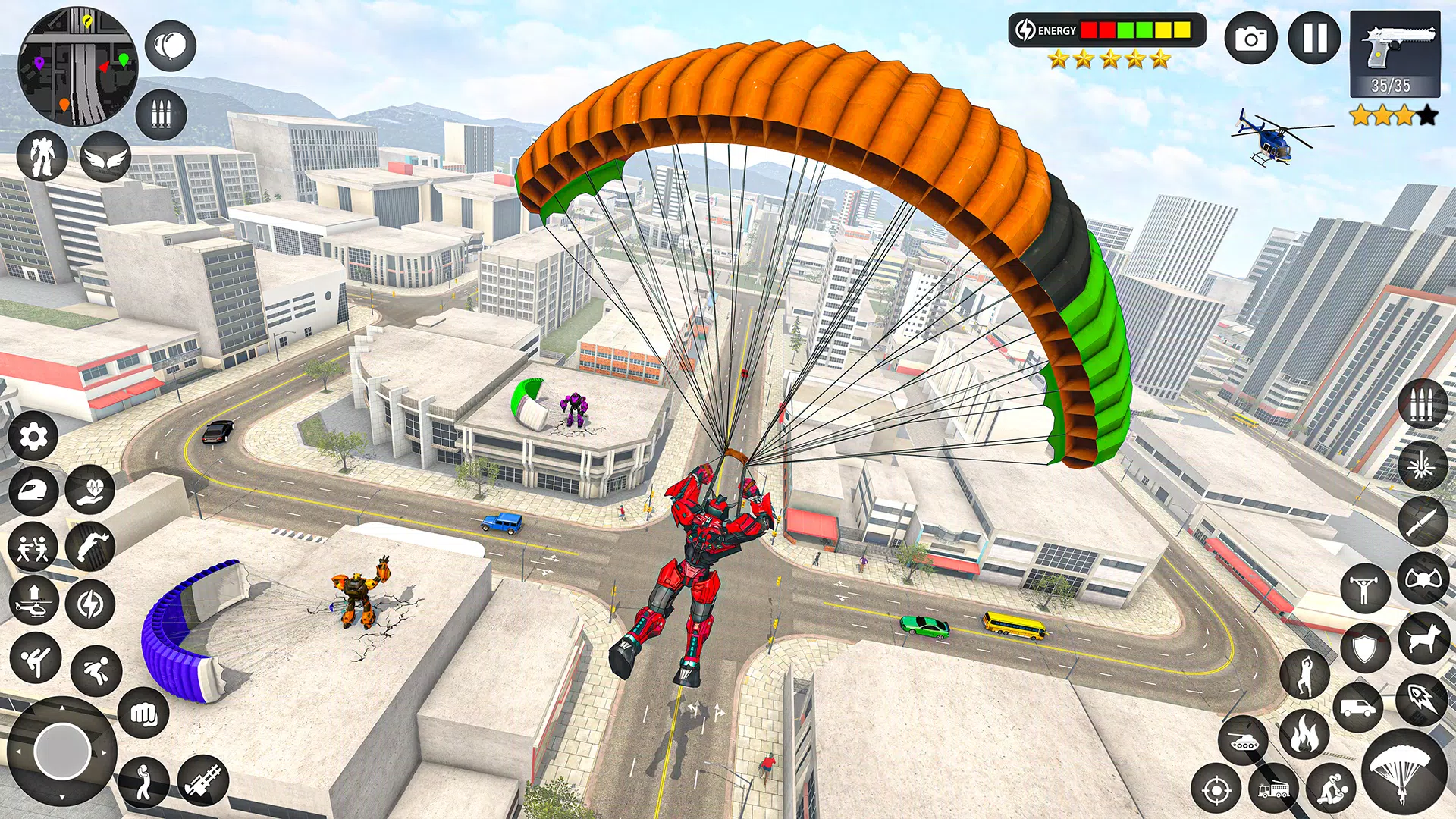Activate the shield defense ability

(x=1365, y=648)
